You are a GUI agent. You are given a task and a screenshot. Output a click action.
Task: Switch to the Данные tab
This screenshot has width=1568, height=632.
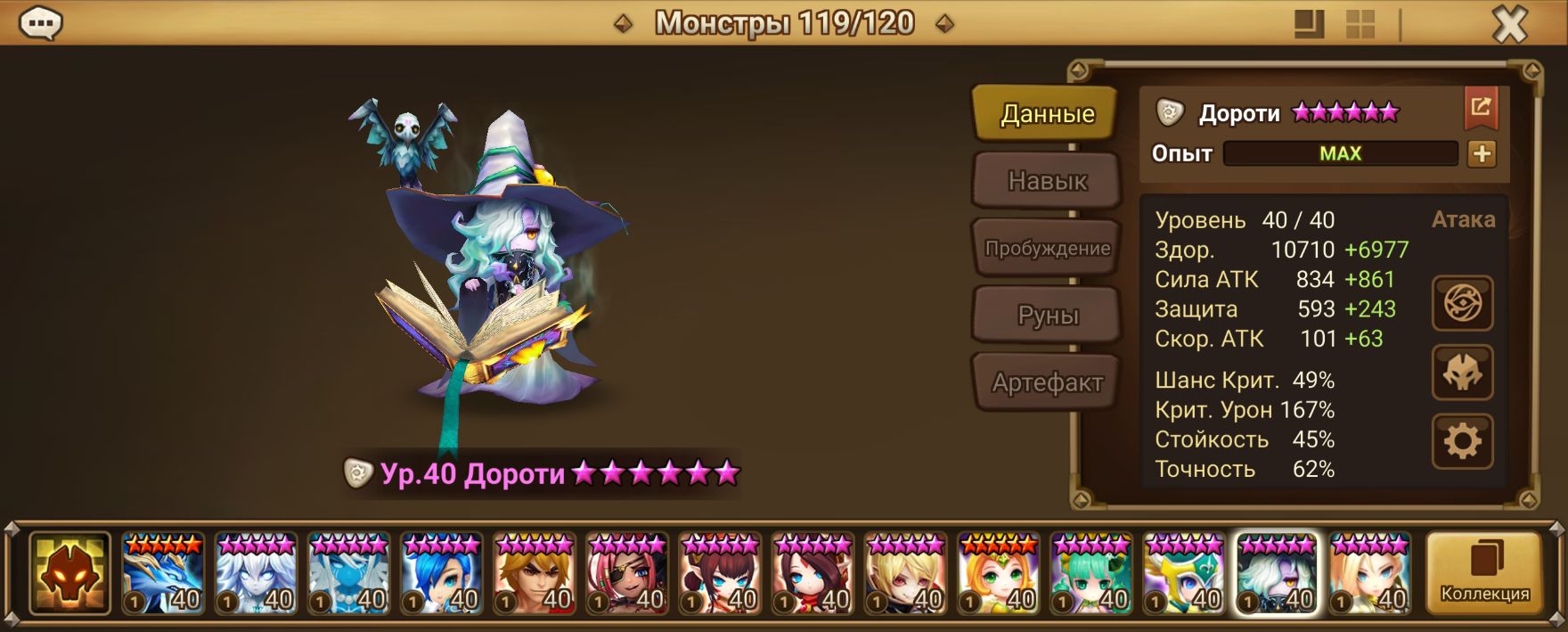[x=1047, y=114]
